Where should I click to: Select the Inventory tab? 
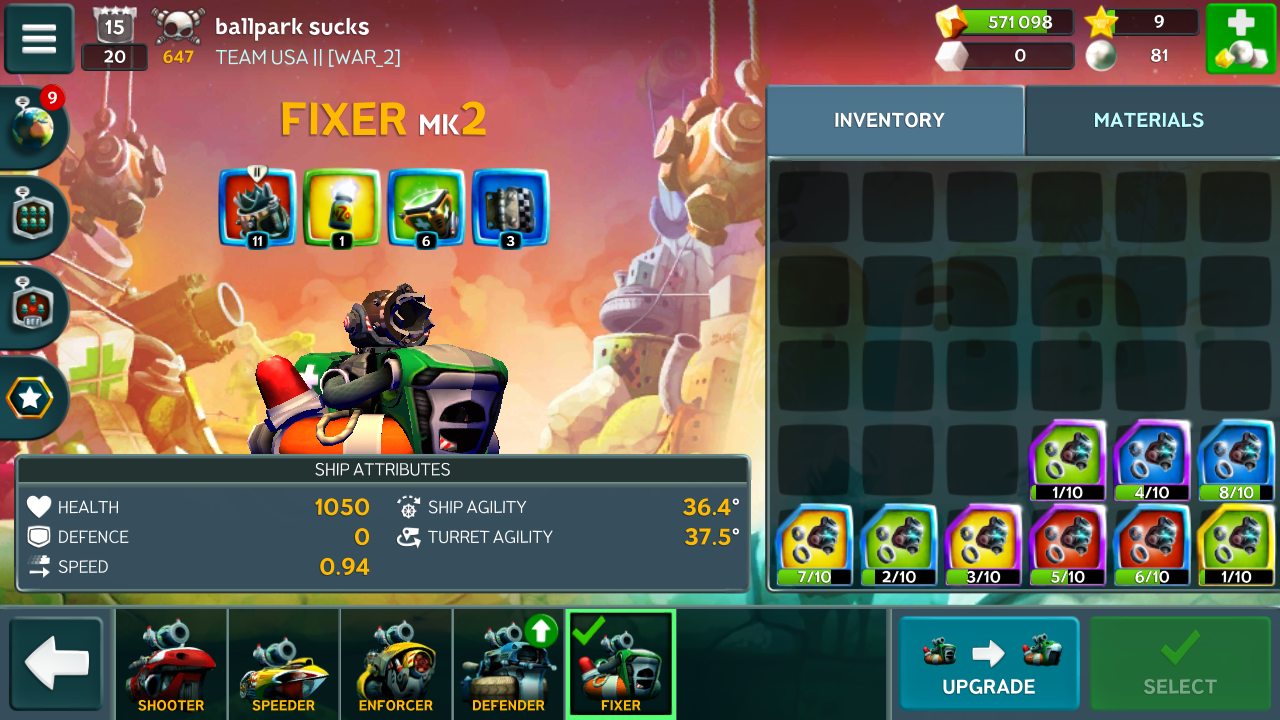tap(889, 120)
